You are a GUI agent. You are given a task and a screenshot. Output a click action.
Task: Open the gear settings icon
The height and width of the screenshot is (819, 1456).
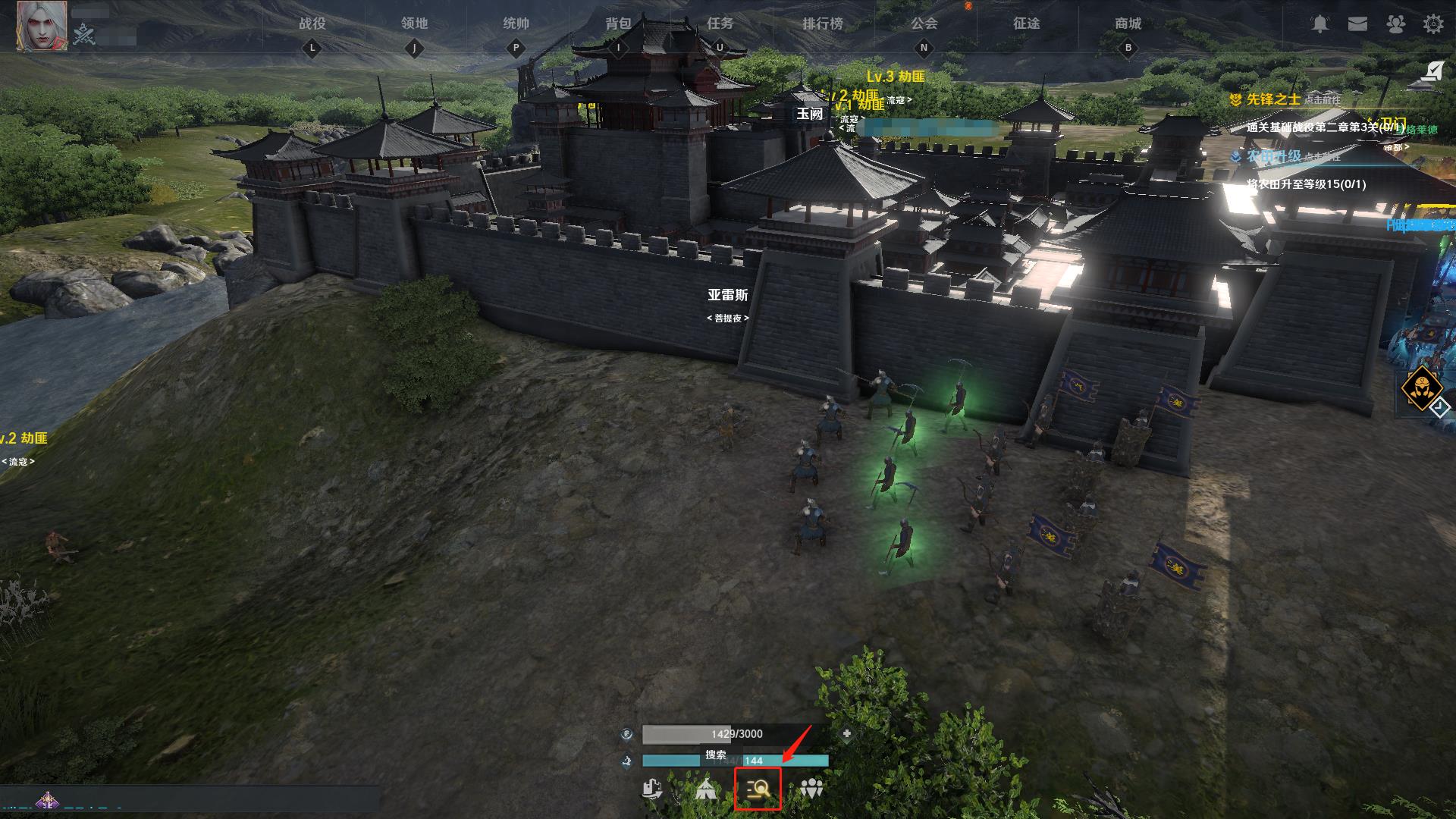[x=1432, y=24]
